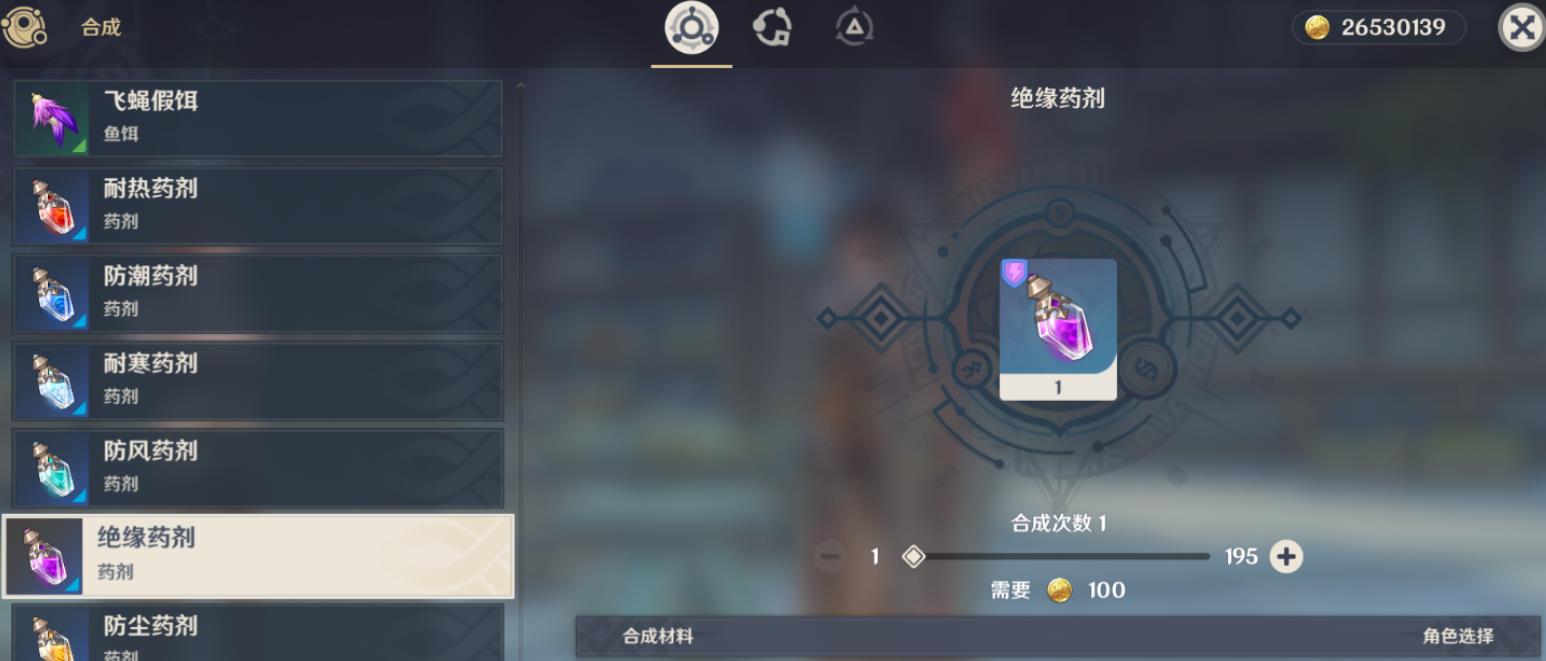Pick the 耐寒药剂 potion recipe
This screenshot has width=1546, height=661.
(x=257, y=381)
